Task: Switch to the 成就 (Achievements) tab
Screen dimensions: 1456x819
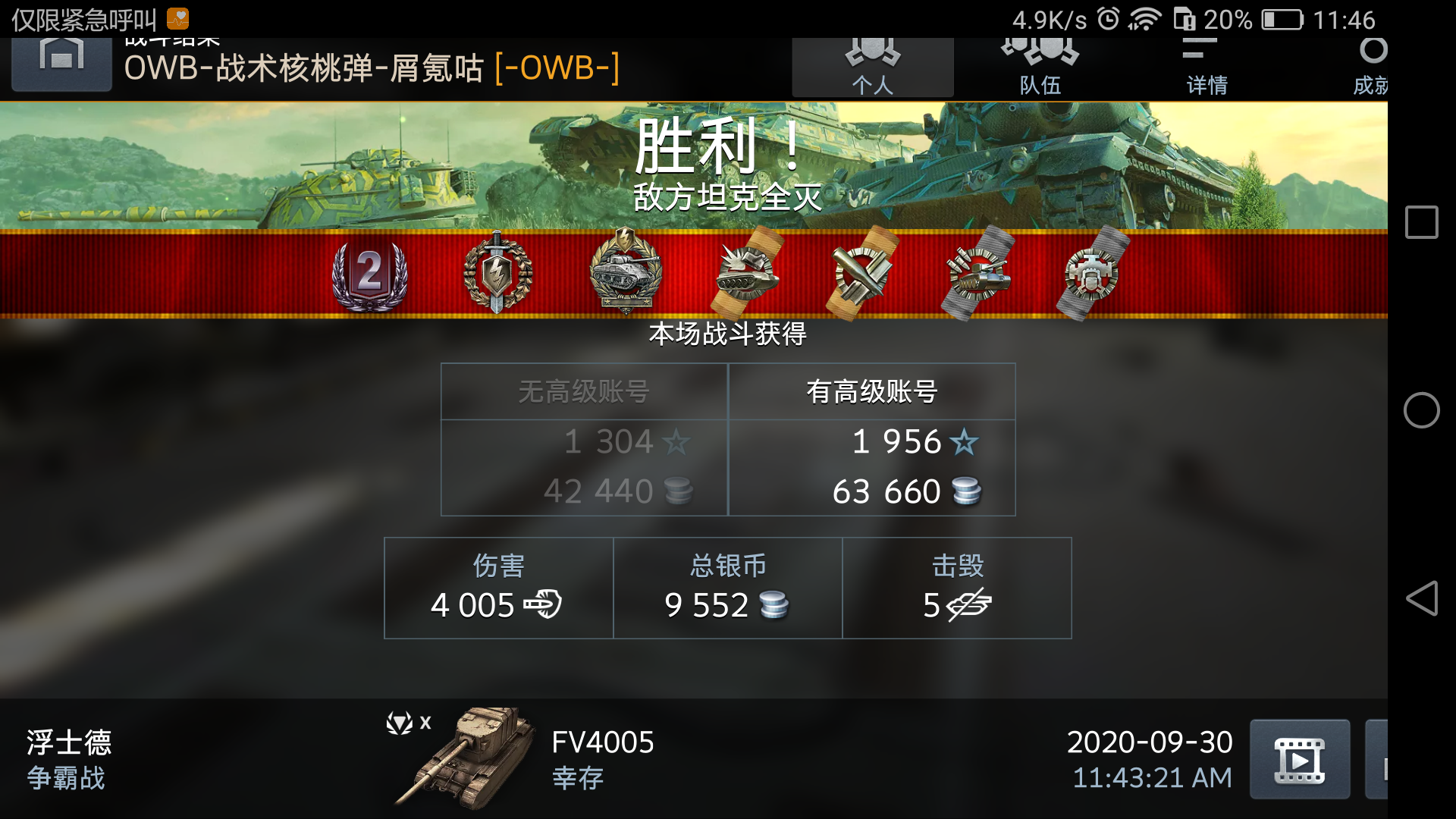Action: point(1373,64)
